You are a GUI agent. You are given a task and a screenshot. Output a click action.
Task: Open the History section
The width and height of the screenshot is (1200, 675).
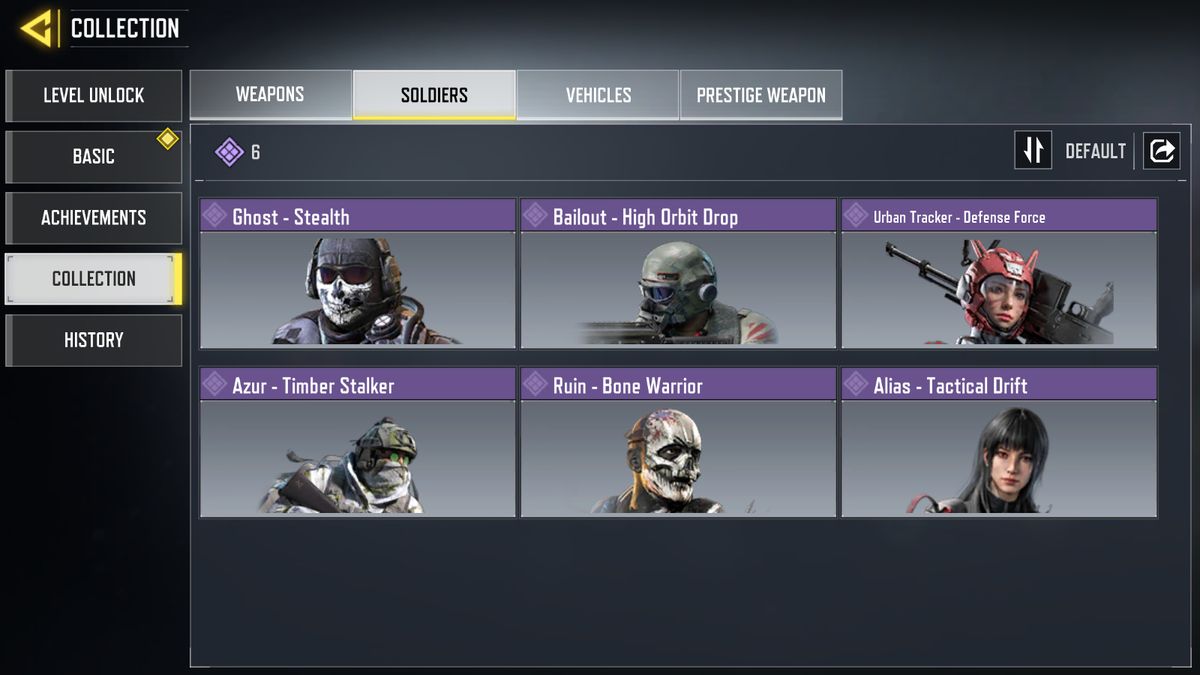(x=93, y=340)
